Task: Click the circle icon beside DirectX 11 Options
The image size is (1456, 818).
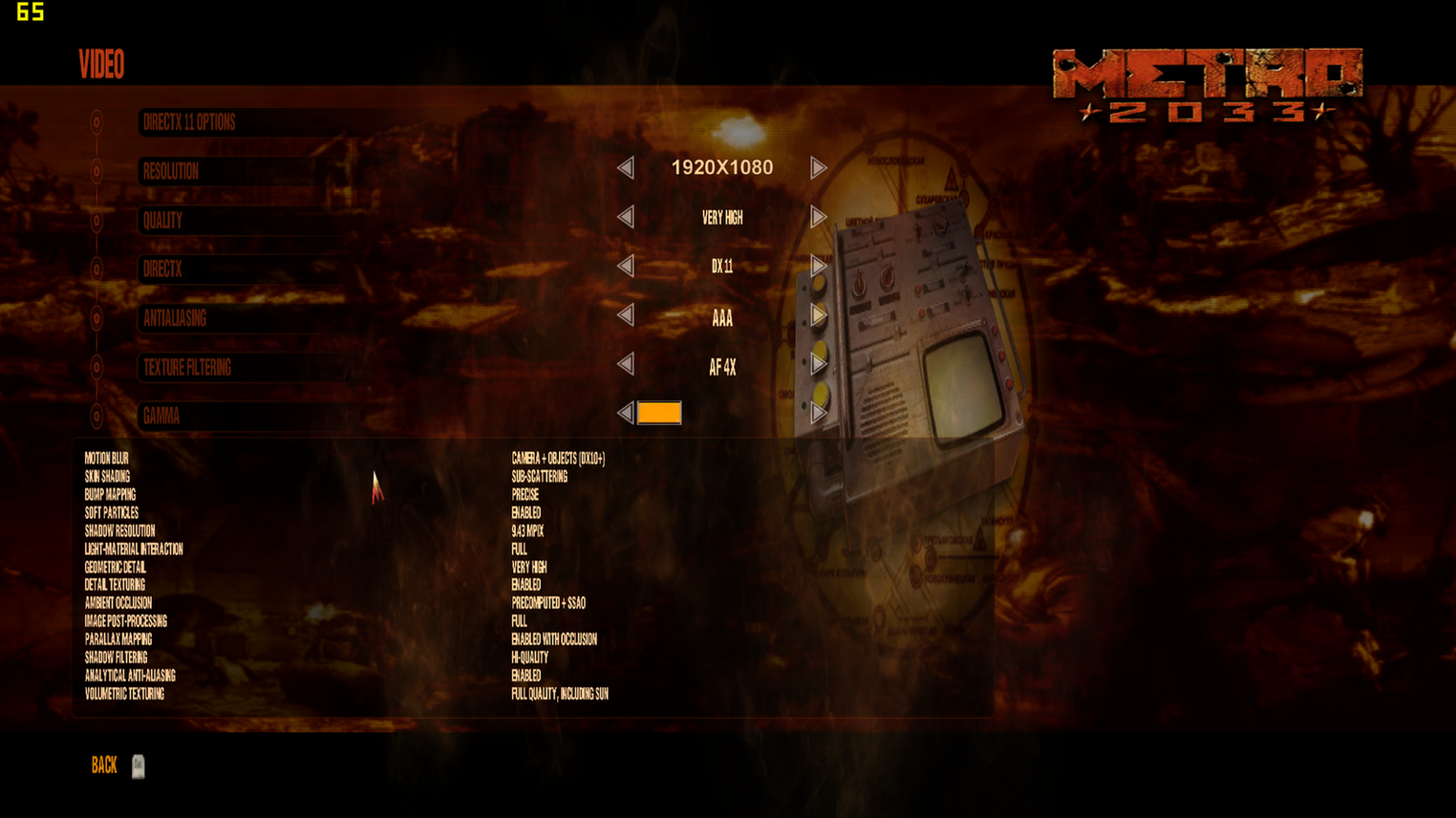Action: tap(95, 122)
